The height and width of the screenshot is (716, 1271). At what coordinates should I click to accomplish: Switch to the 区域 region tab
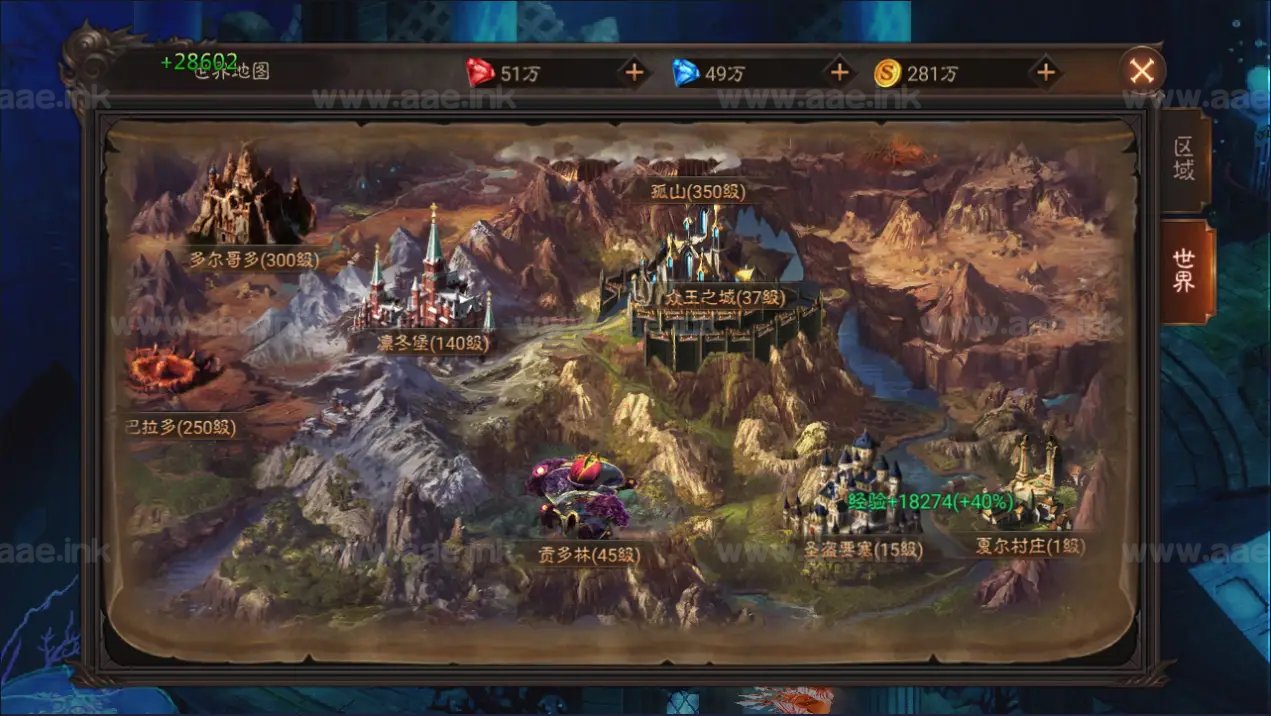(1184, 159)
